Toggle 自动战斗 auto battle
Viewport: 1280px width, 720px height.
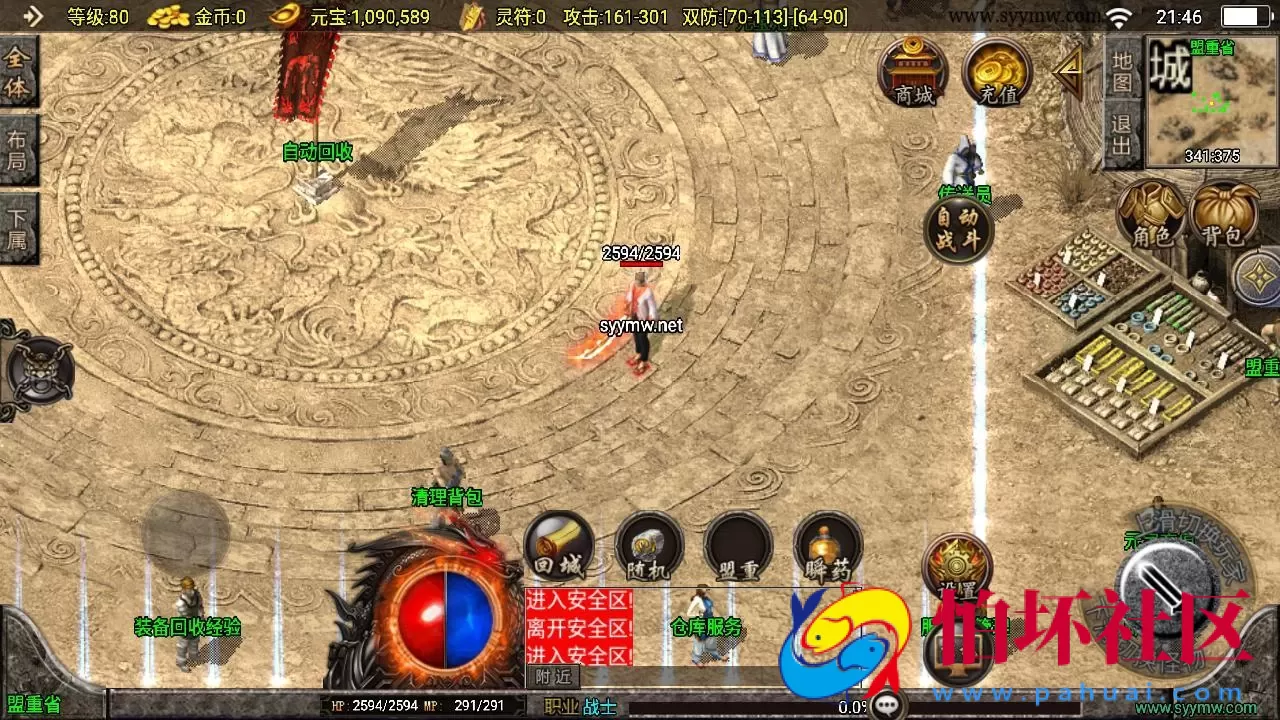958,230
